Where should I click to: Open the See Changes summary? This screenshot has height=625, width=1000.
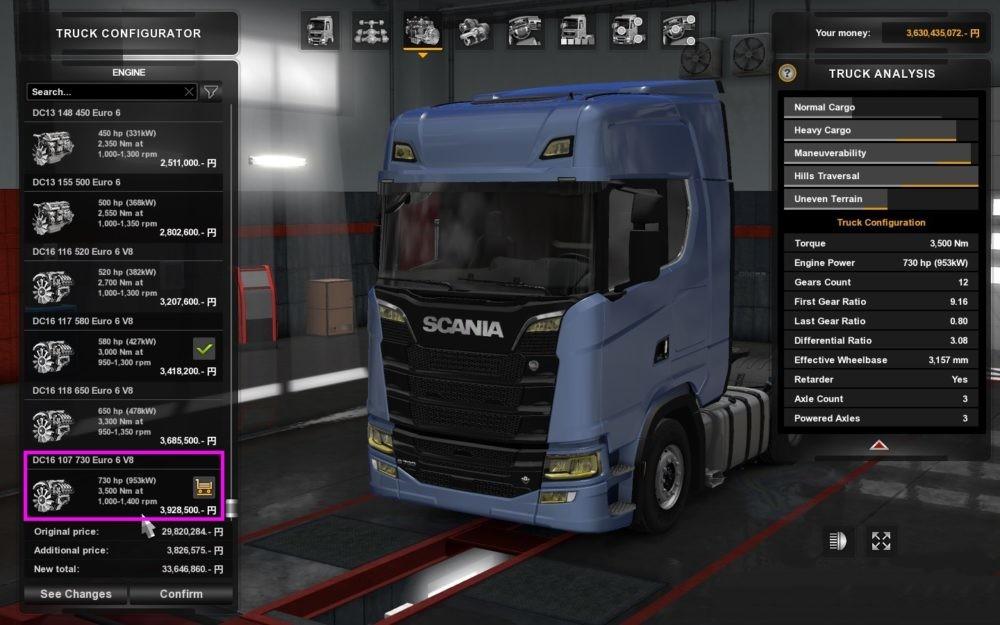[76, 594]
